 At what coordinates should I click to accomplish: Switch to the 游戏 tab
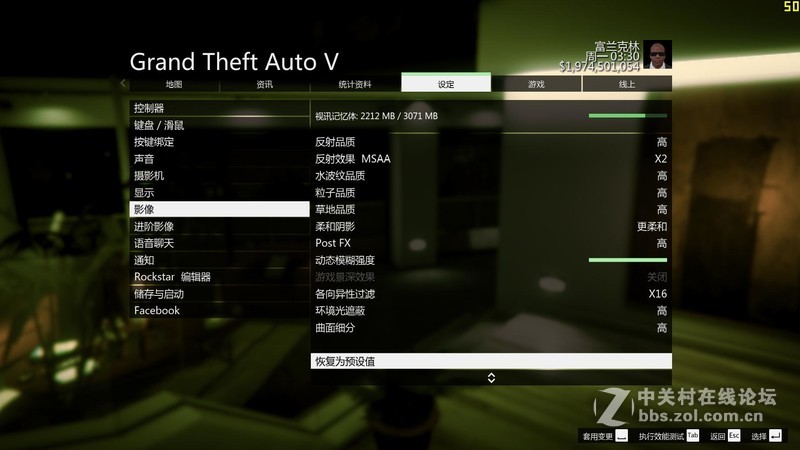click(x=536, y=84)
